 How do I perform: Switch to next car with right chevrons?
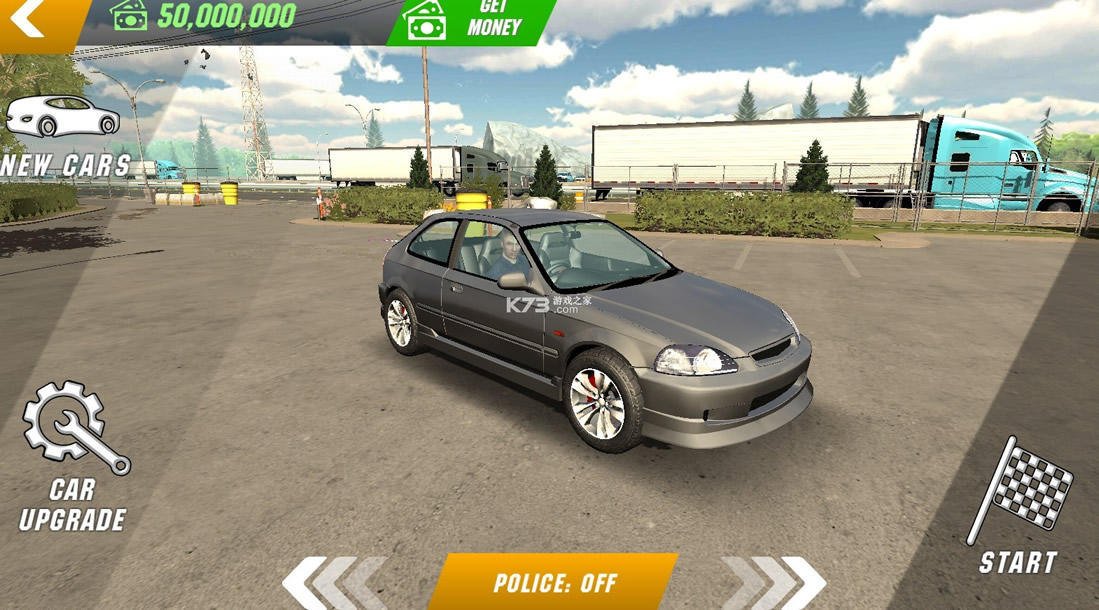(x=775, y=581)
